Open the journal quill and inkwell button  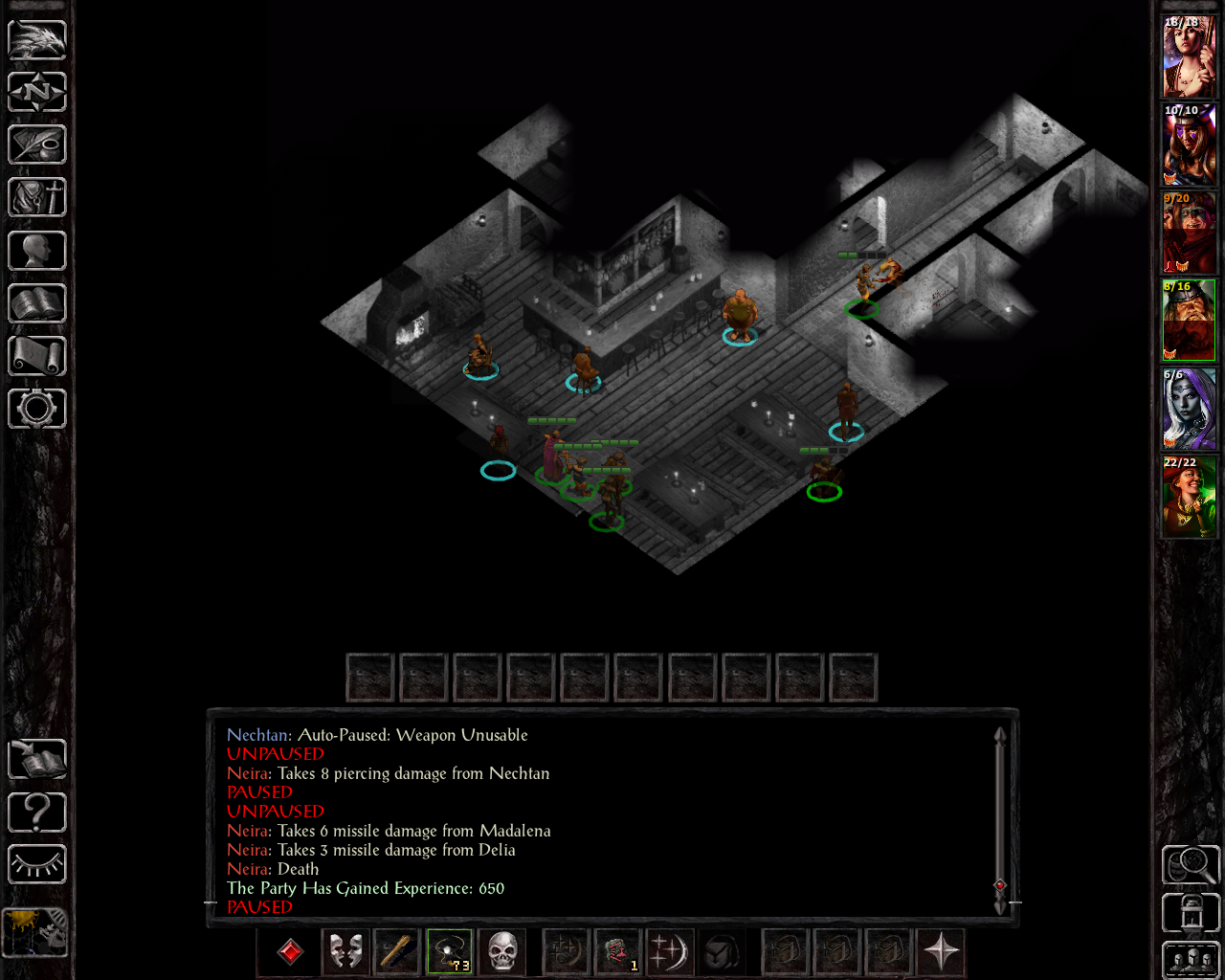(x=37, y=145)
